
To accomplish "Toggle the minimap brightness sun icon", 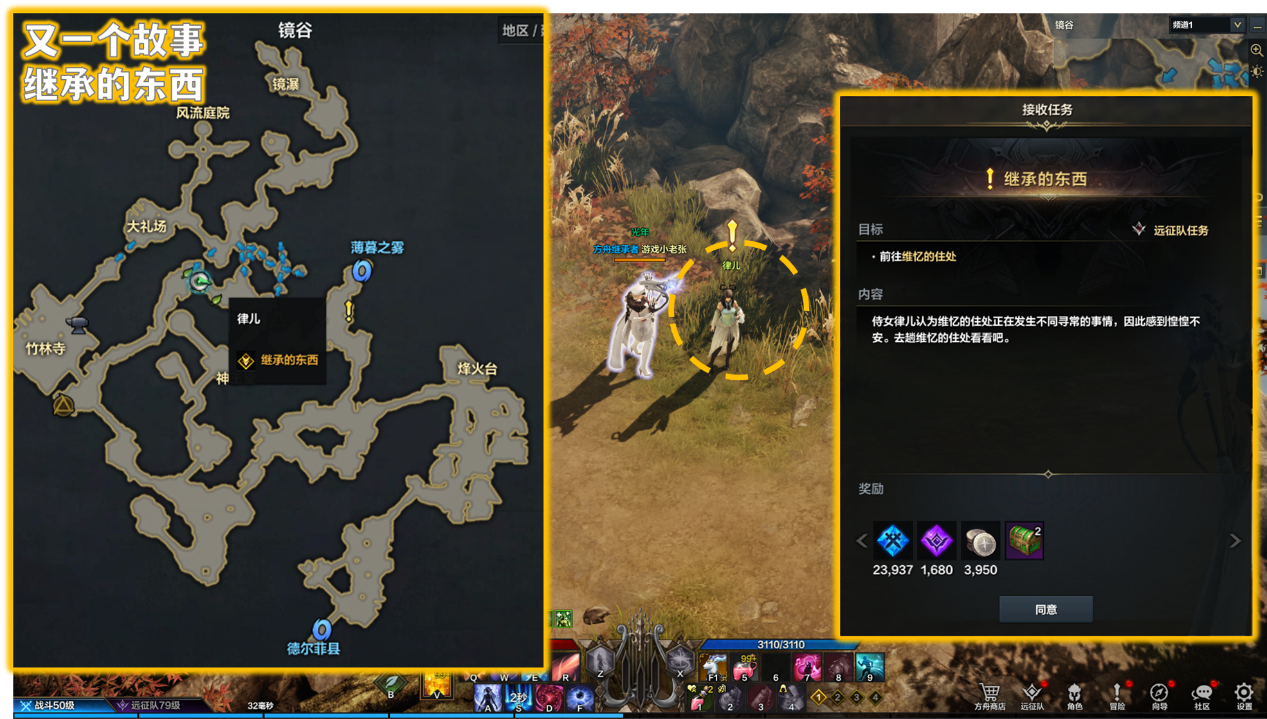I will pos(1257,71).
